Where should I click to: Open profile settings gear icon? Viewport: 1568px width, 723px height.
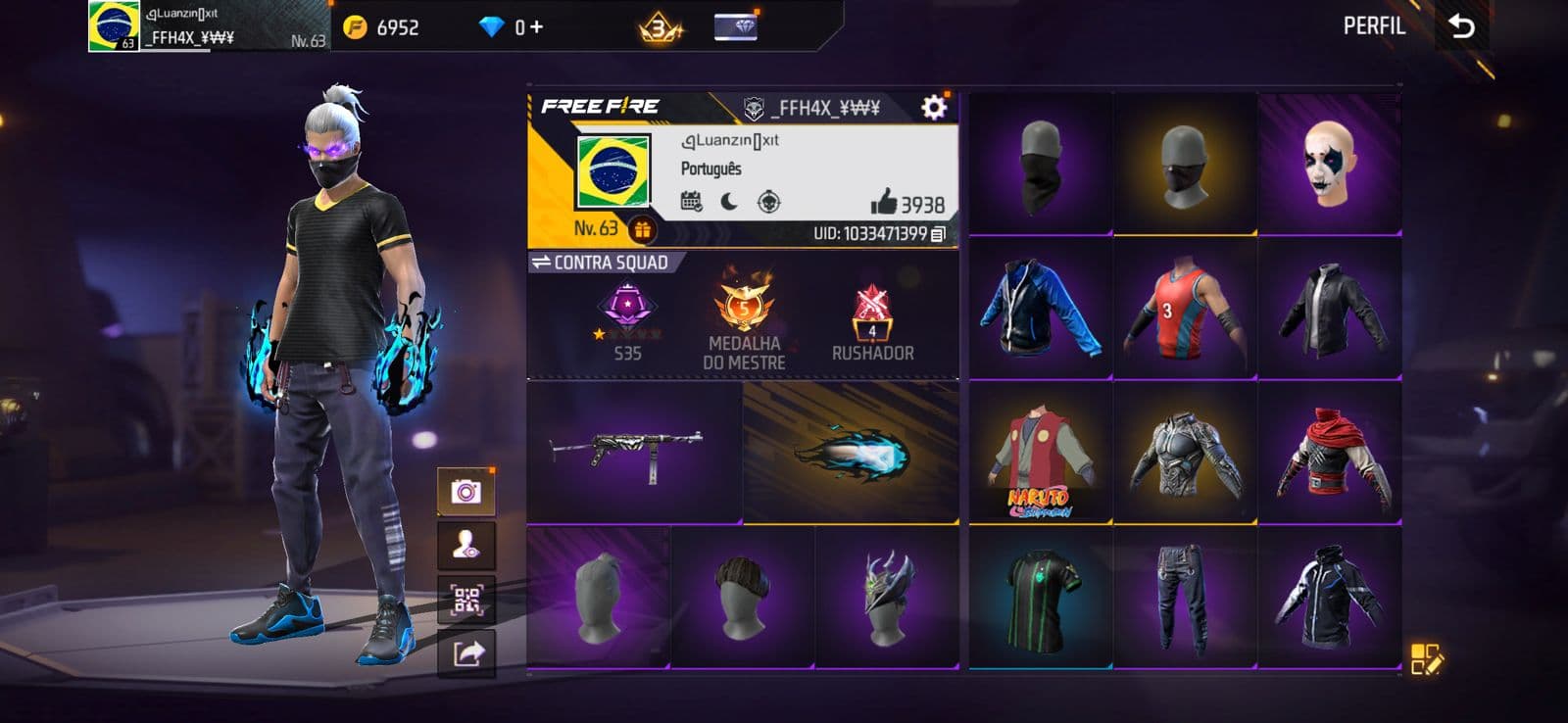tap(934, 107)
